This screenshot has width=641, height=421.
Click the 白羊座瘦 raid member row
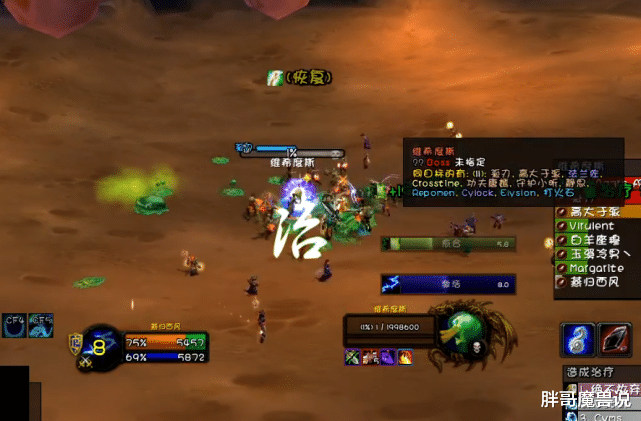597,241
